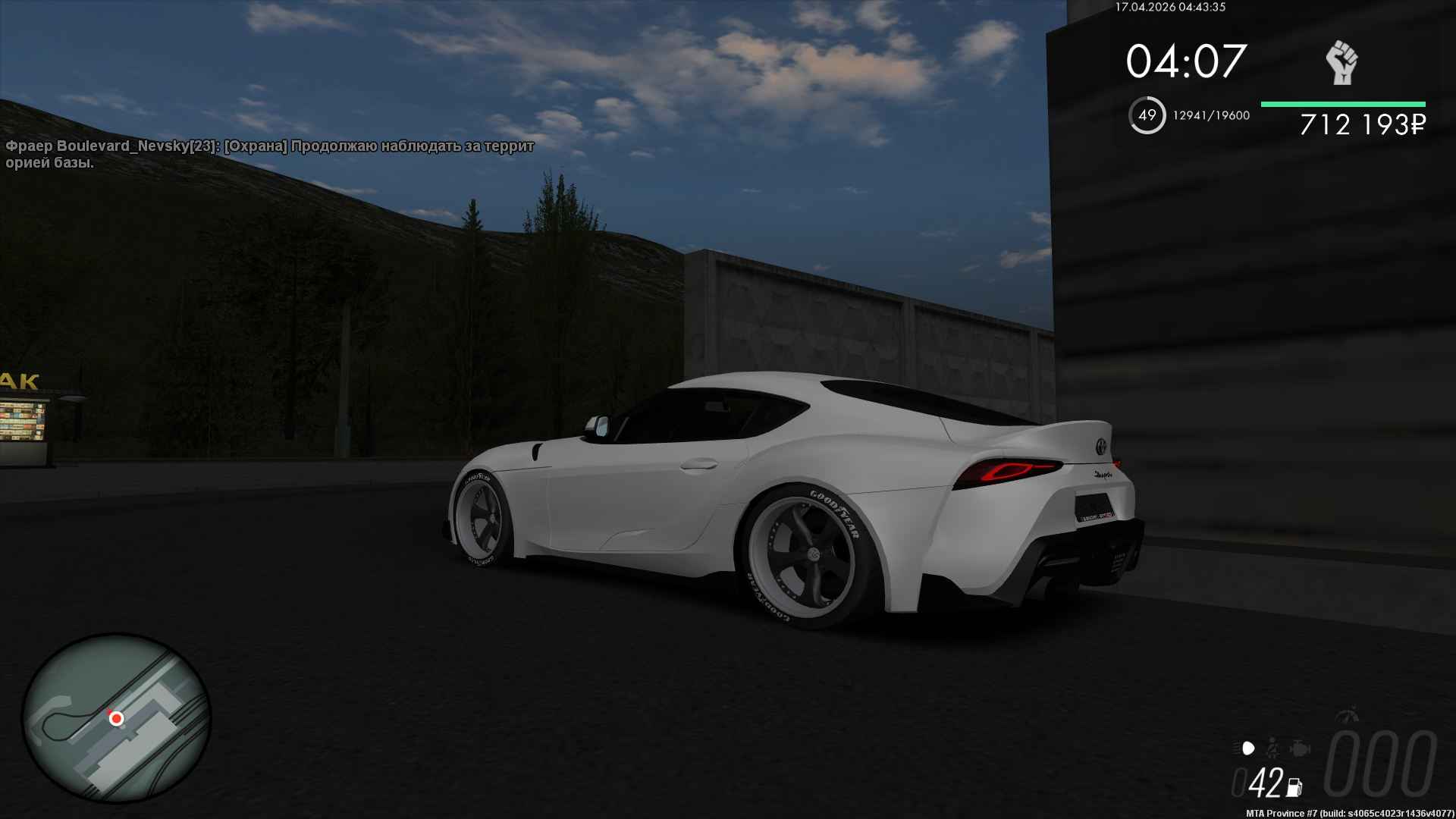Select the raised fist weapon icon
This screenshot has width=1456, height=819.
[x=1341, y=62]
